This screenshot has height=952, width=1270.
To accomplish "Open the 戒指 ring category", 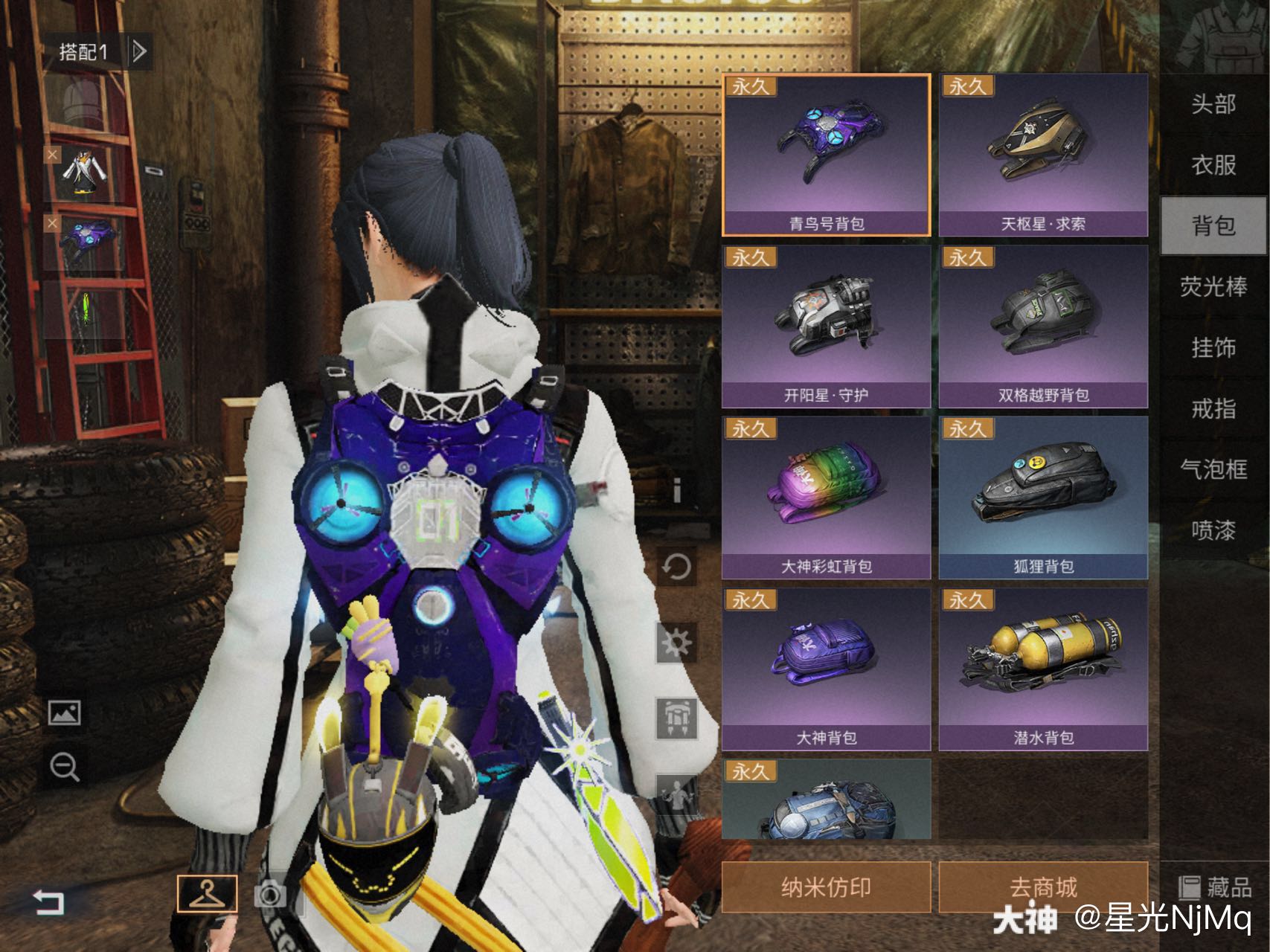I will coord(1213,408).
